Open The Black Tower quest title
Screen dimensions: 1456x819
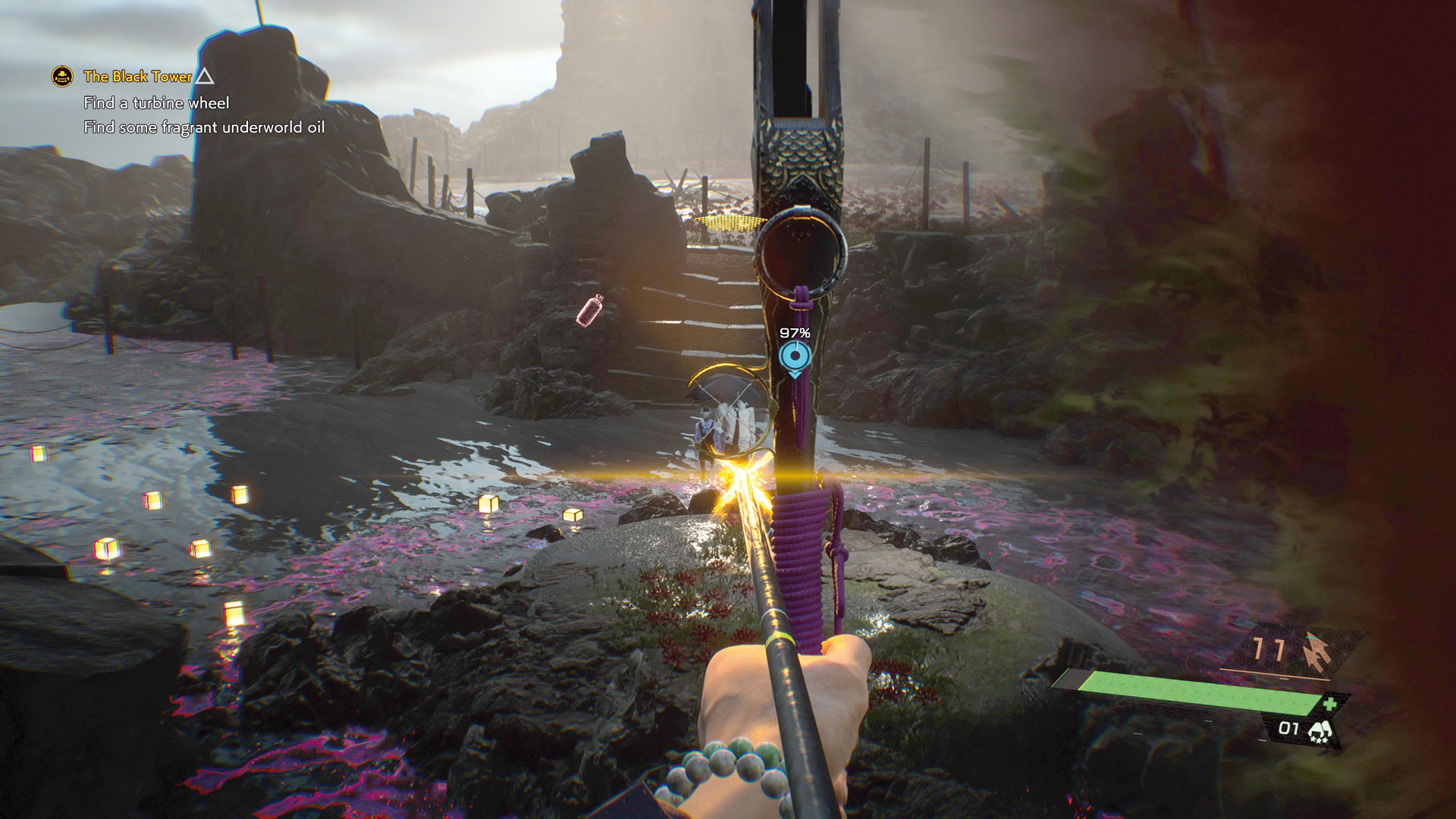click(137, 77)
